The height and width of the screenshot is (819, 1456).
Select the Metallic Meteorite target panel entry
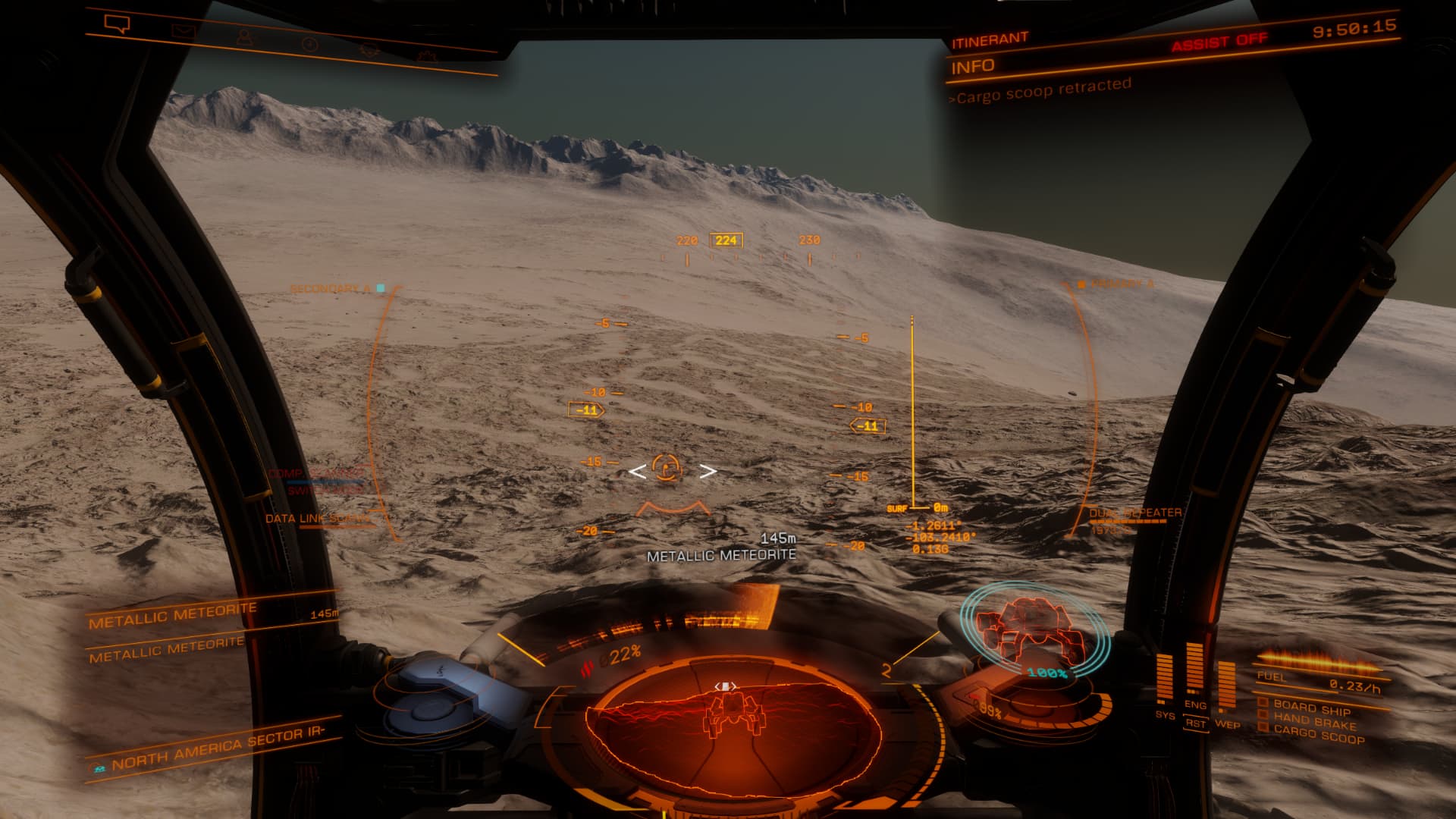click(173, 616)
